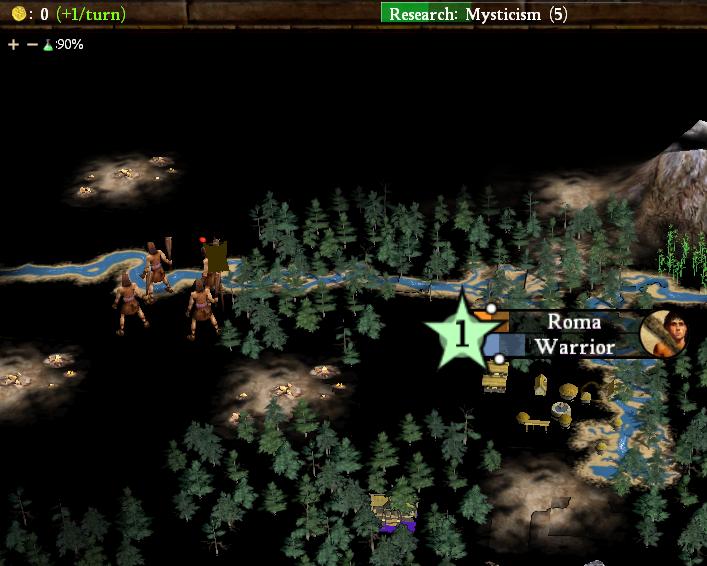
Task: Increase the research rate with the plus button
Action: (x=13, y=45)
